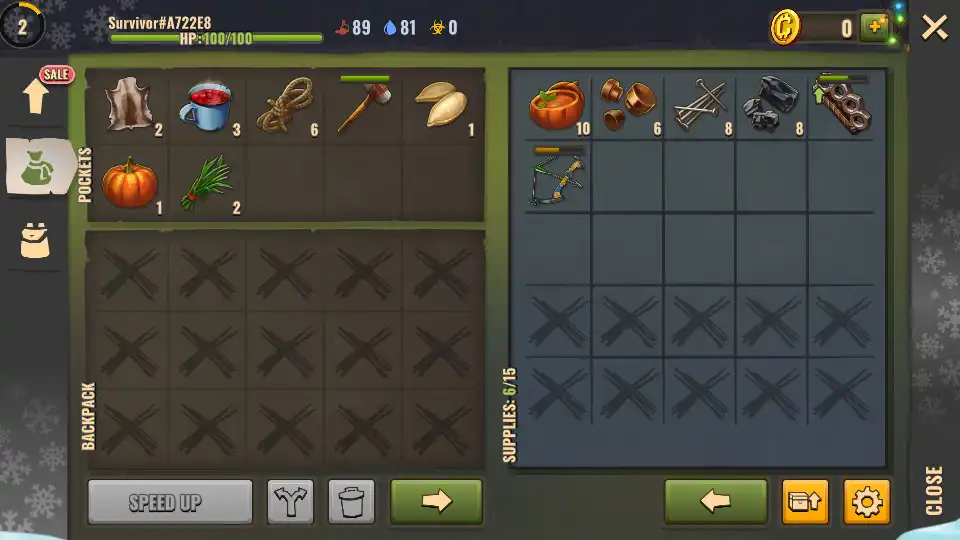Close the inventory with the X button

click(x=934, y=27)
